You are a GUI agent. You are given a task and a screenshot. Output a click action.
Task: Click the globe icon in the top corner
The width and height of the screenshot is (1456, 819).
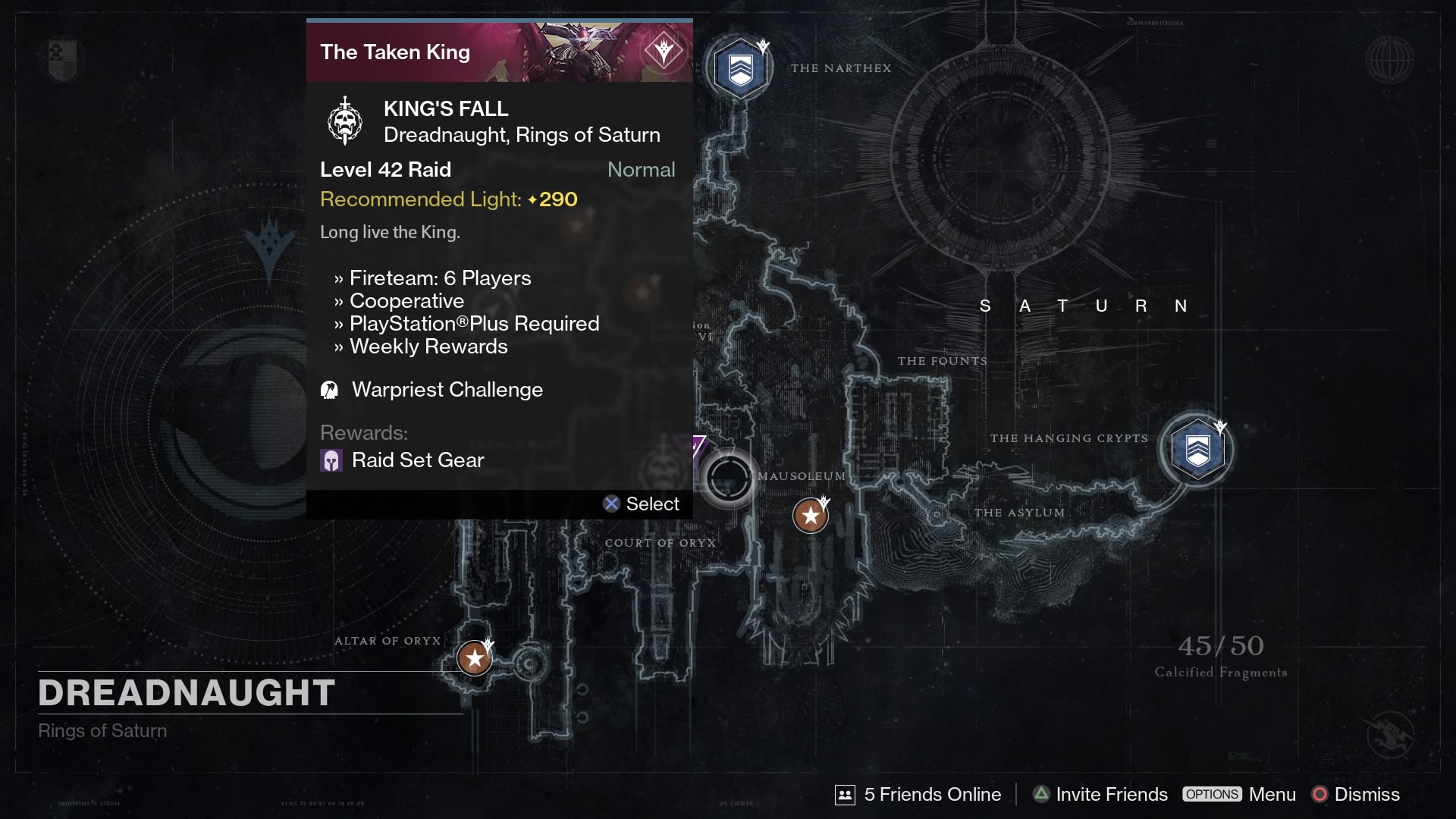[x=1389, y=59]
